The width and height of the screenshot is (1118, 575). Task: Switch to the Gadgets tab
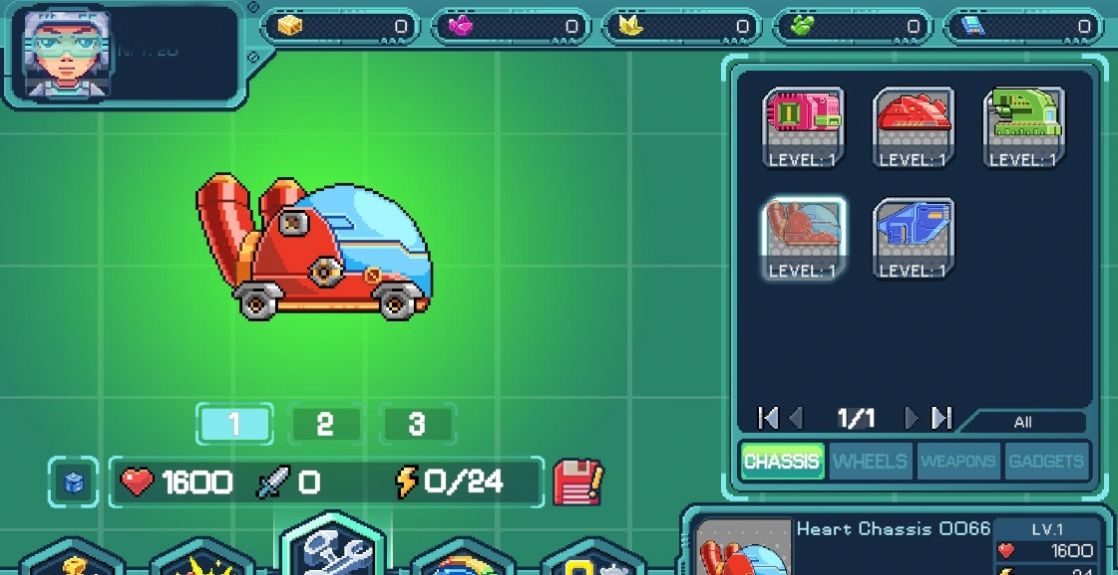click(1046, 461)
